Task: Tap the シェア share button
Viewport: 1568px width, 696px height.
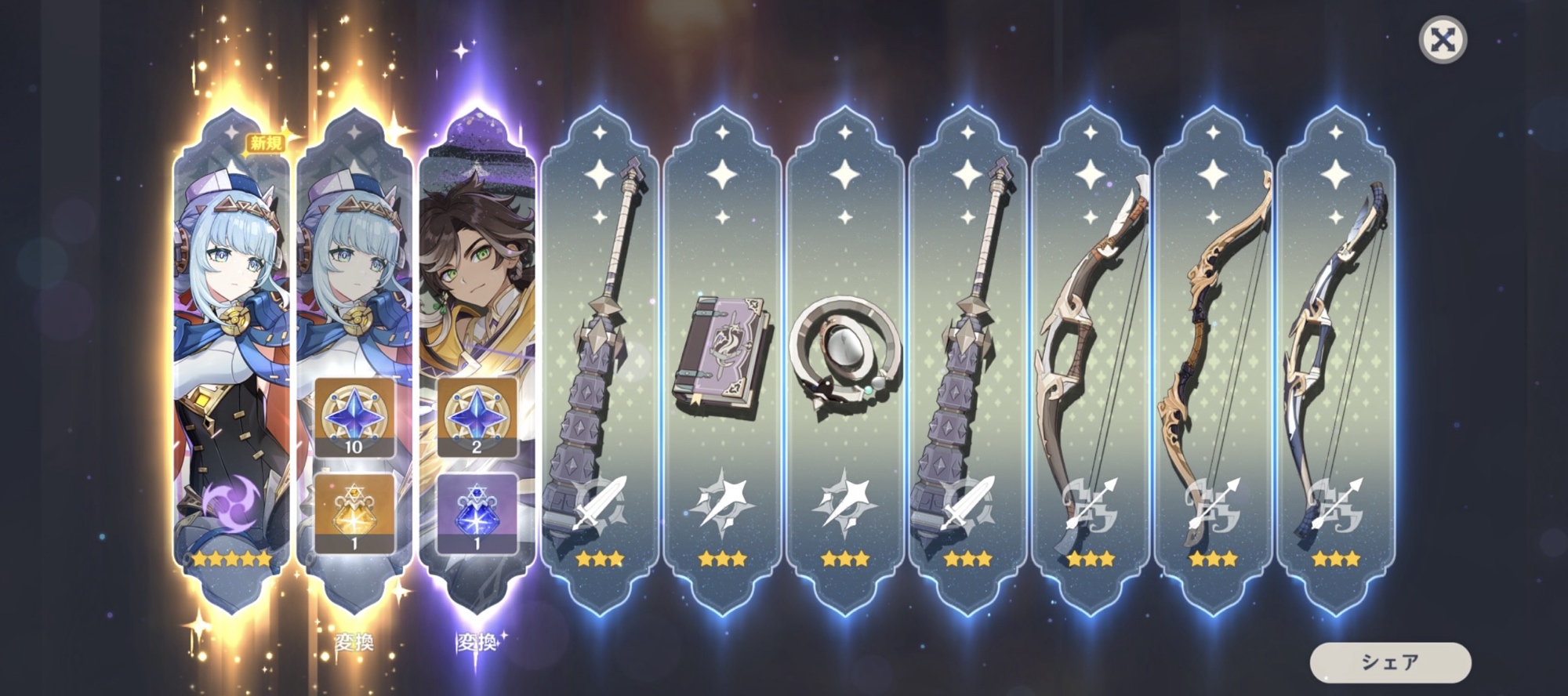Action: (1390, 662)
